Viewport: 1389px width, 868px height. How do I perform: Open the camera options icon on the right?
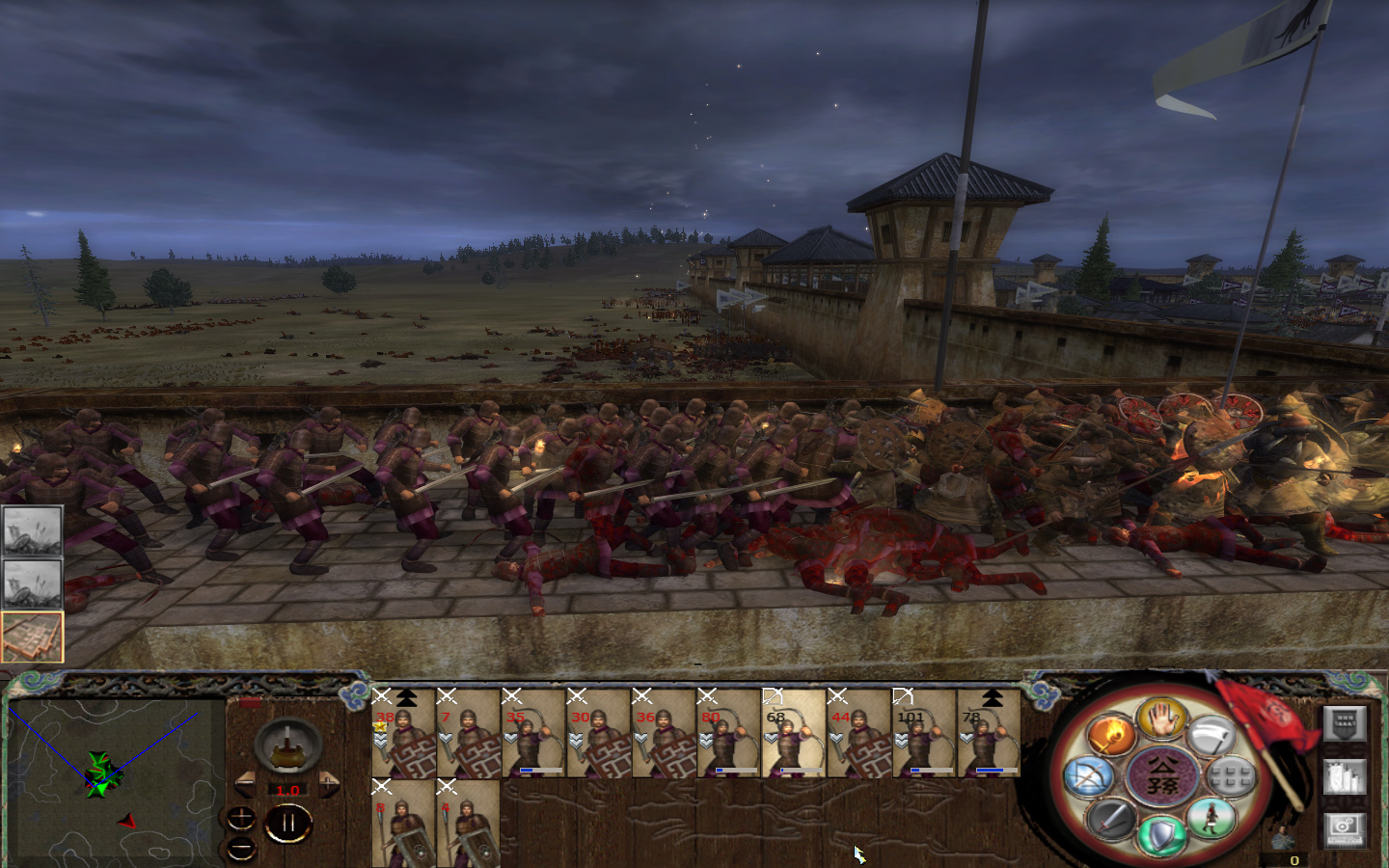point(1346,831)
